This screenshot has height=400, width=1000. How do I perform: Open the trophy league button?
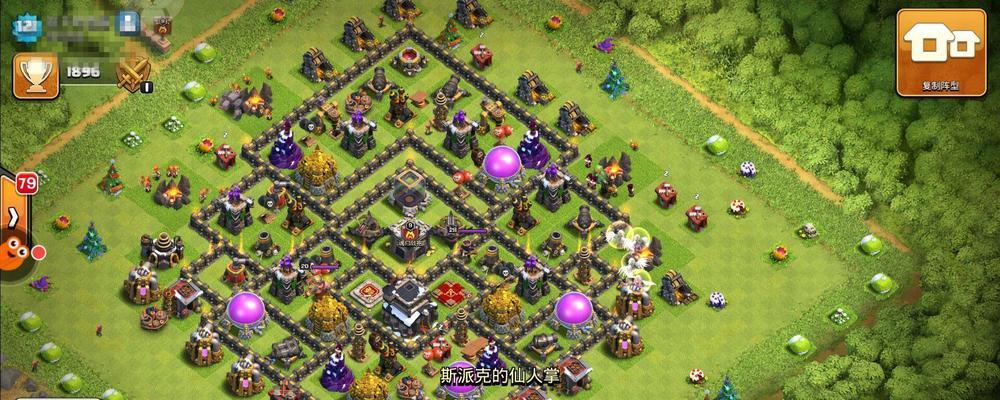35,76
